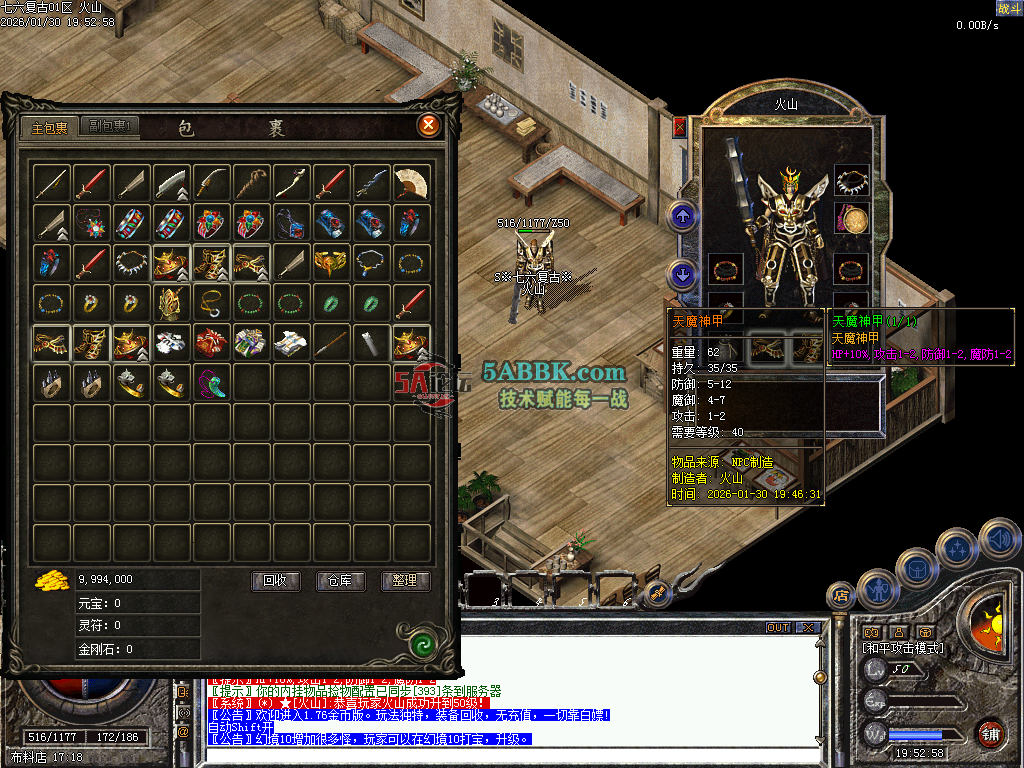Image resolution: width=1024 pixels, height=768 pixels.
Task: Click the up arrow on character panel
Action: click(x=683, y=215)
